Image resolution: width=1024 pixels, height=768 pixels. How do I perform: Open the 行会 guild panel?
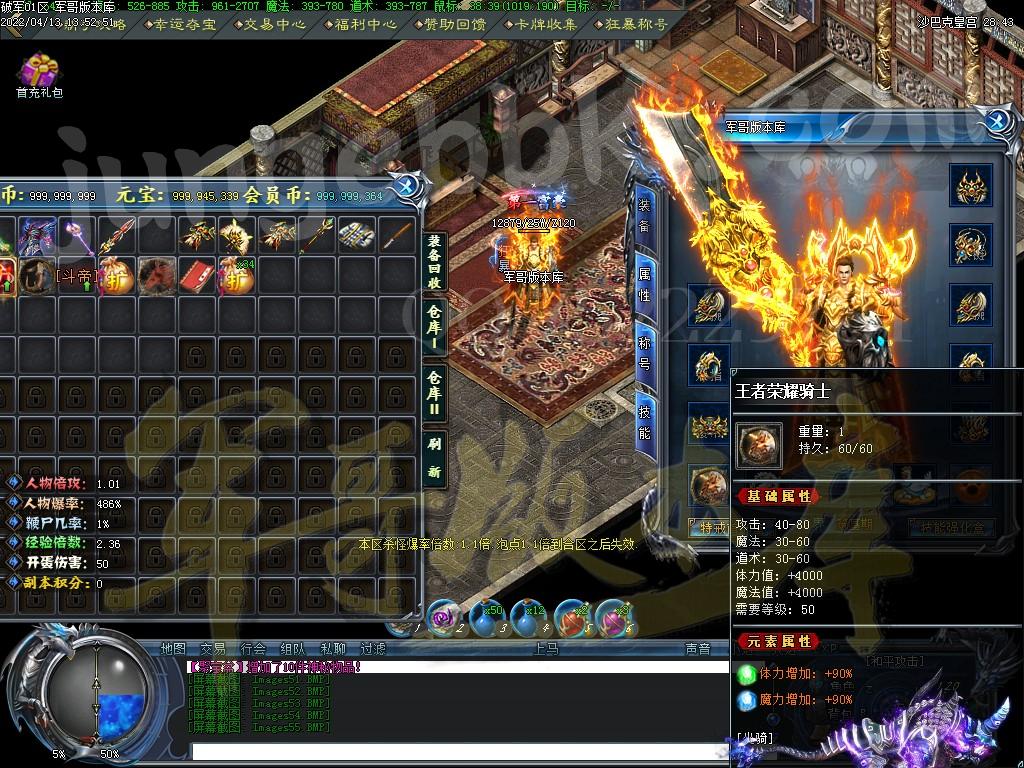click(253, 649)
